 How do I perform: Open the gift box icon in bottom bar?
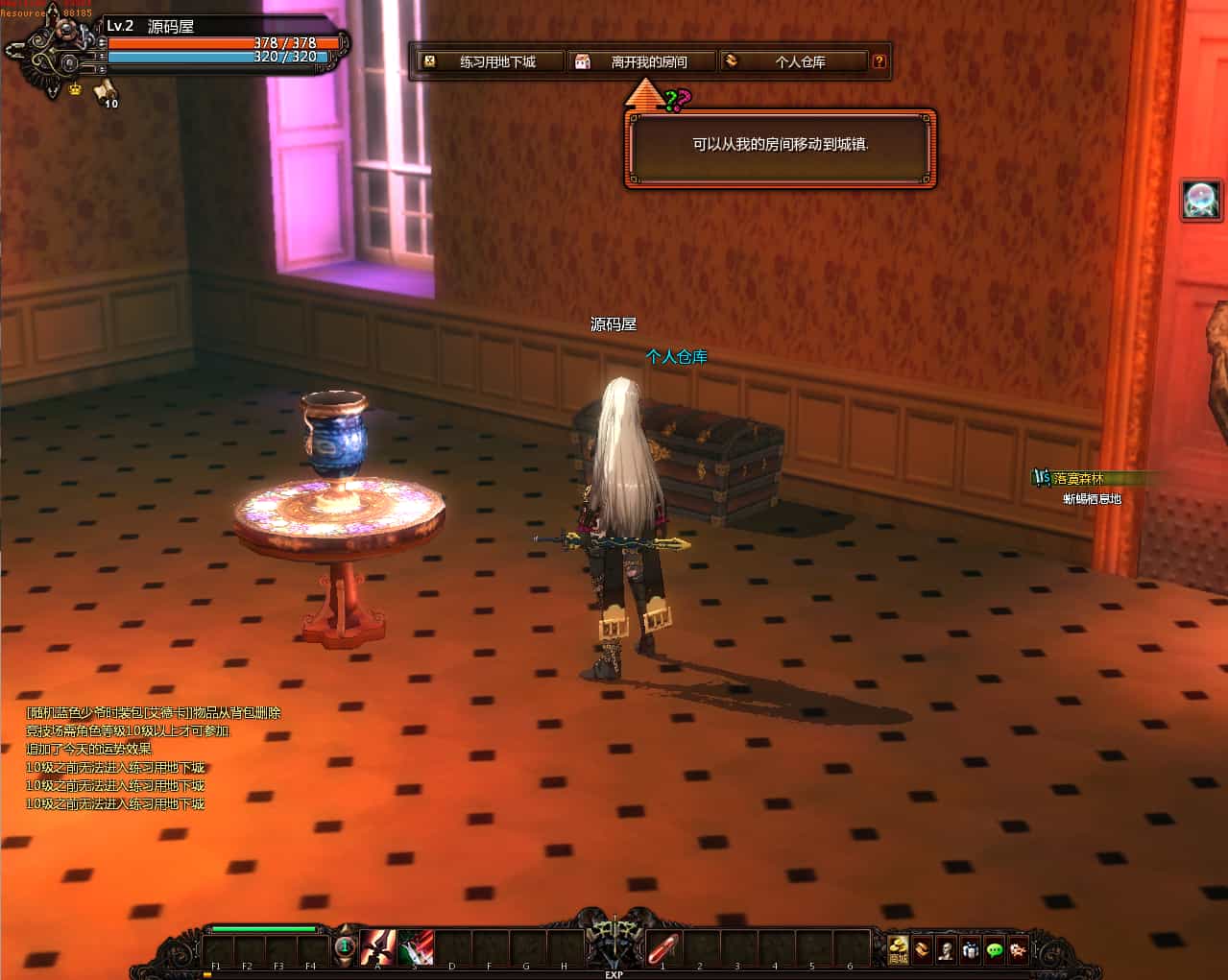coord(970,949)
